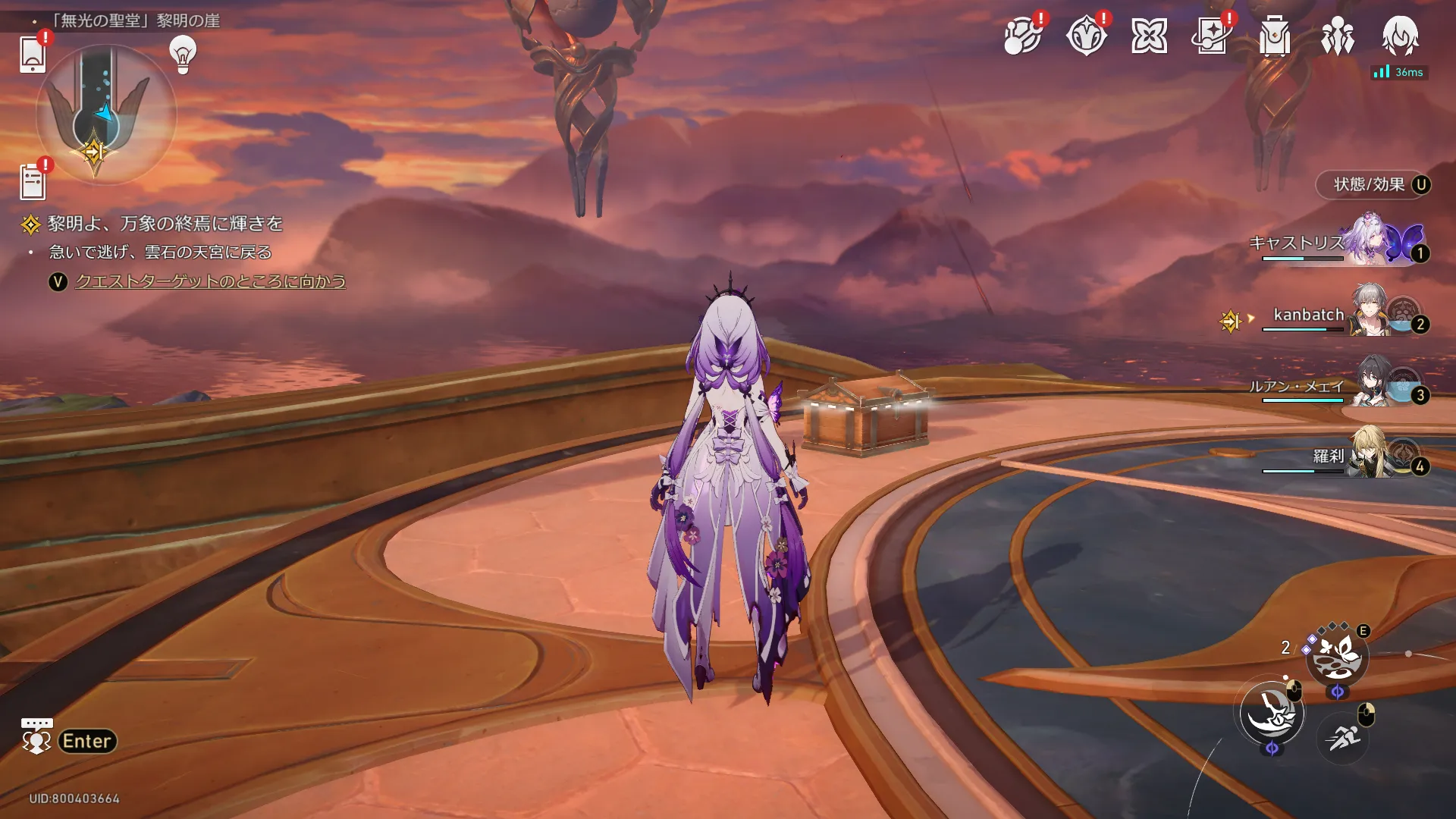Open the circular minimap
The height and width of the screenshot is (819, 1456).
[105, 114]
